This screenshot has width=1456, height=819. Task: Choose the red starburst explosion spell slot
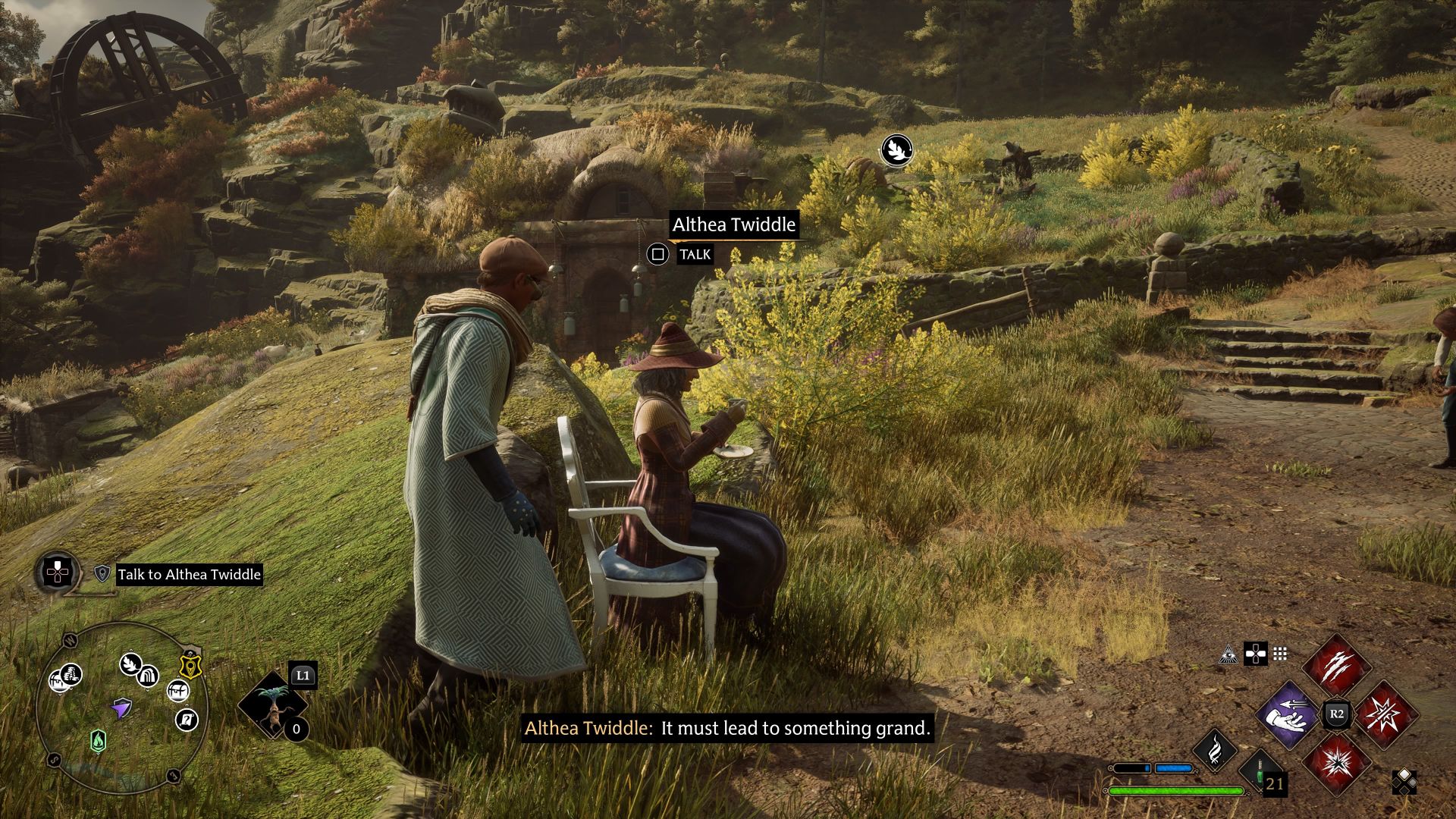click(x=1336, y=763)
